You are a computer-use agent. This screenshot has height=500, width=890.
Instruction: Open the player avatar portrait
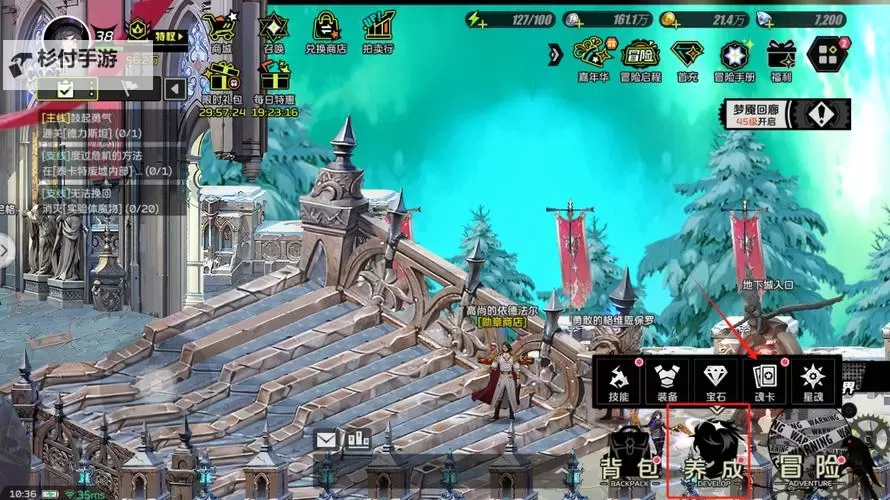(72, 32)
